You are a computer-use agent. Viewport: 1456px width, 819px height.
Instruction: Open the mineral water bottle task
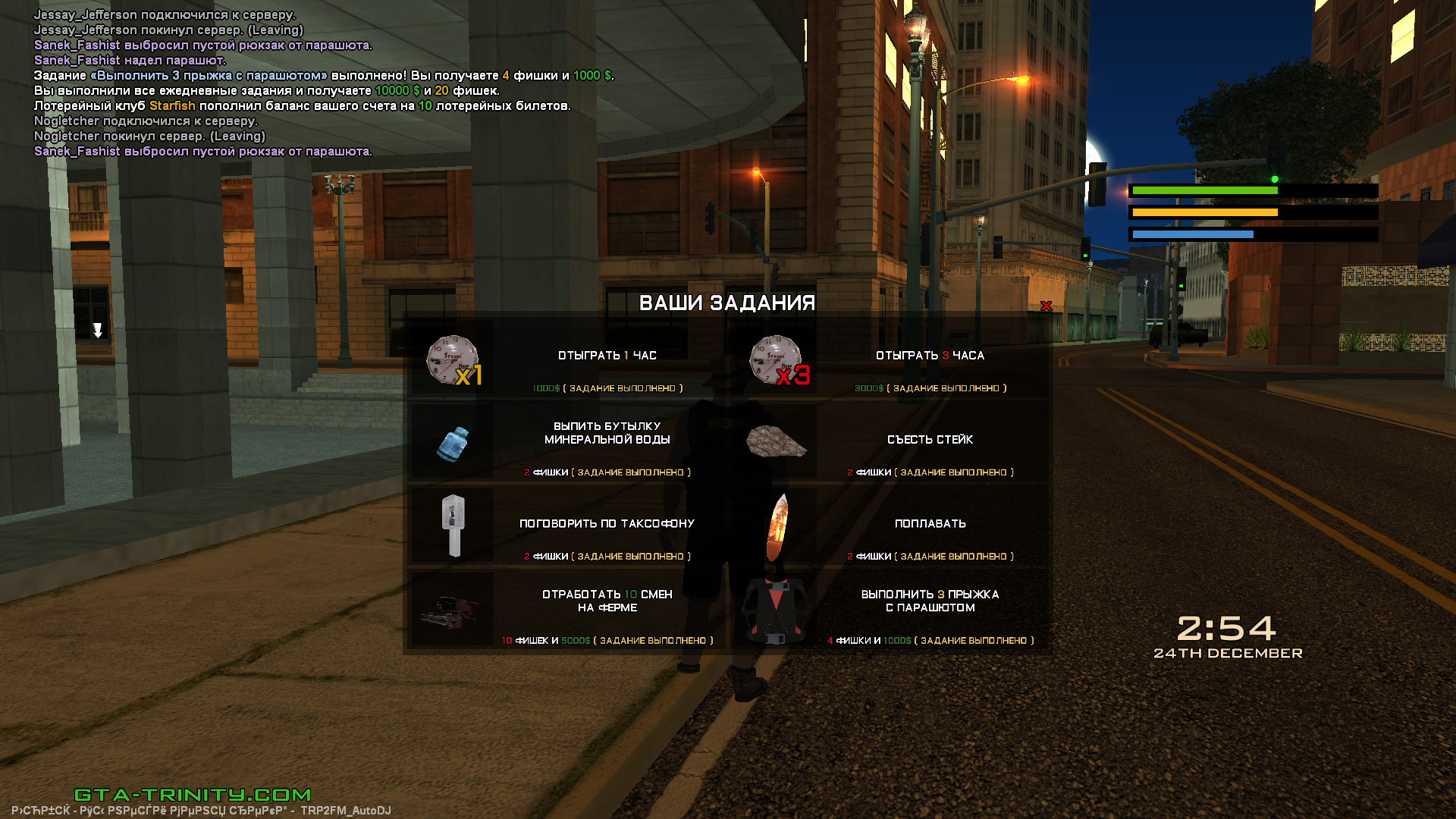coord(607,433)
